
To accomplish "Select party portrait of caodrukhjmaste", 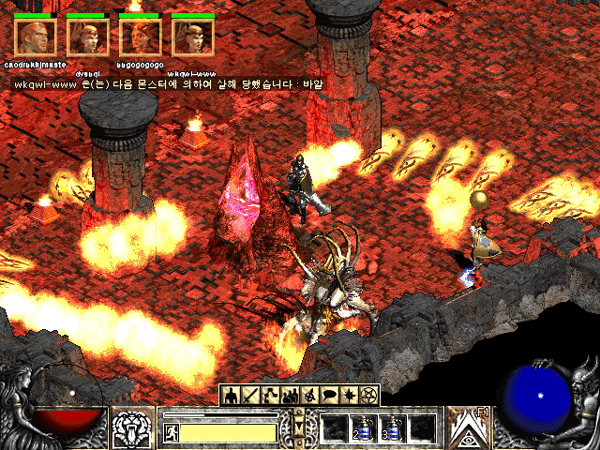I will pyautogui.click(x=36, y=38).
